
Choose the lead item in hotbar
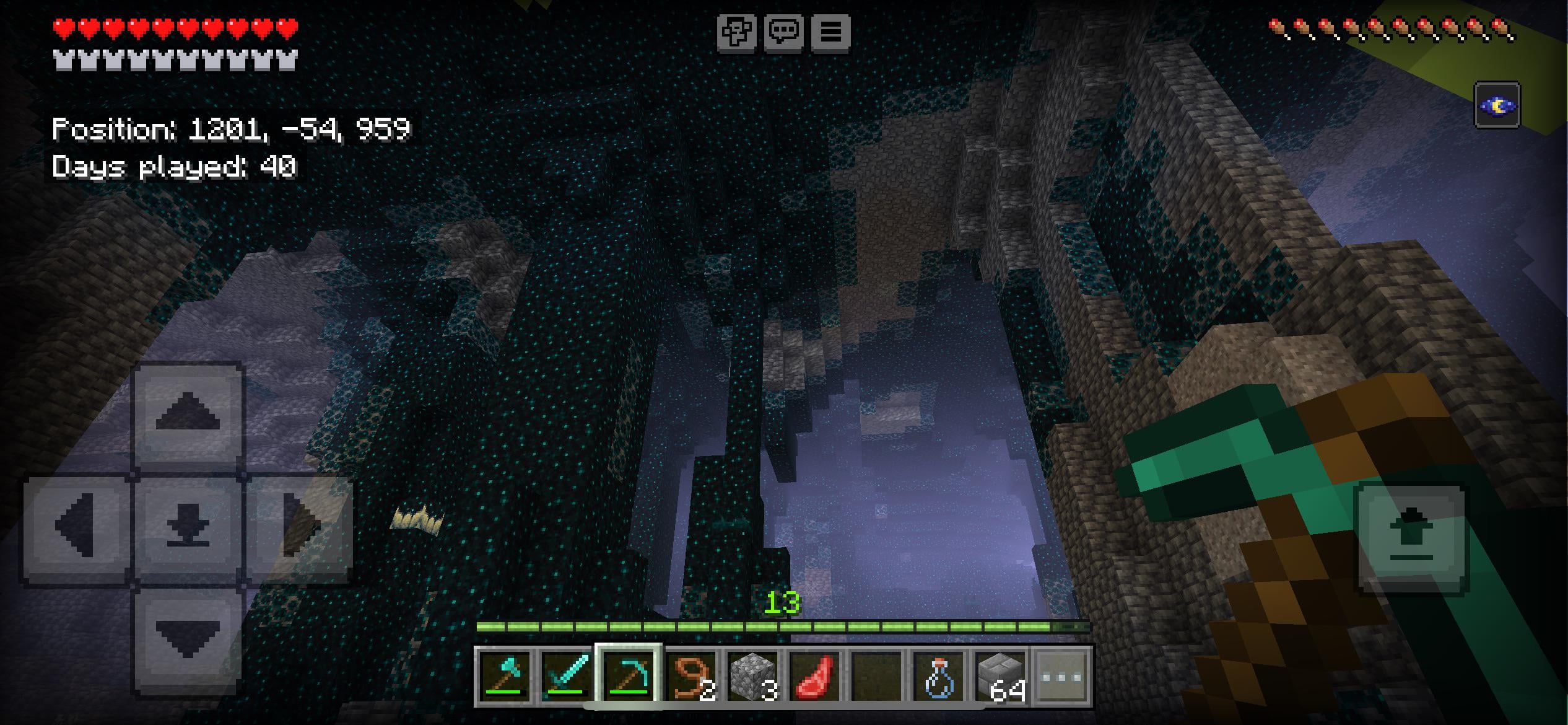coord(691,676)
